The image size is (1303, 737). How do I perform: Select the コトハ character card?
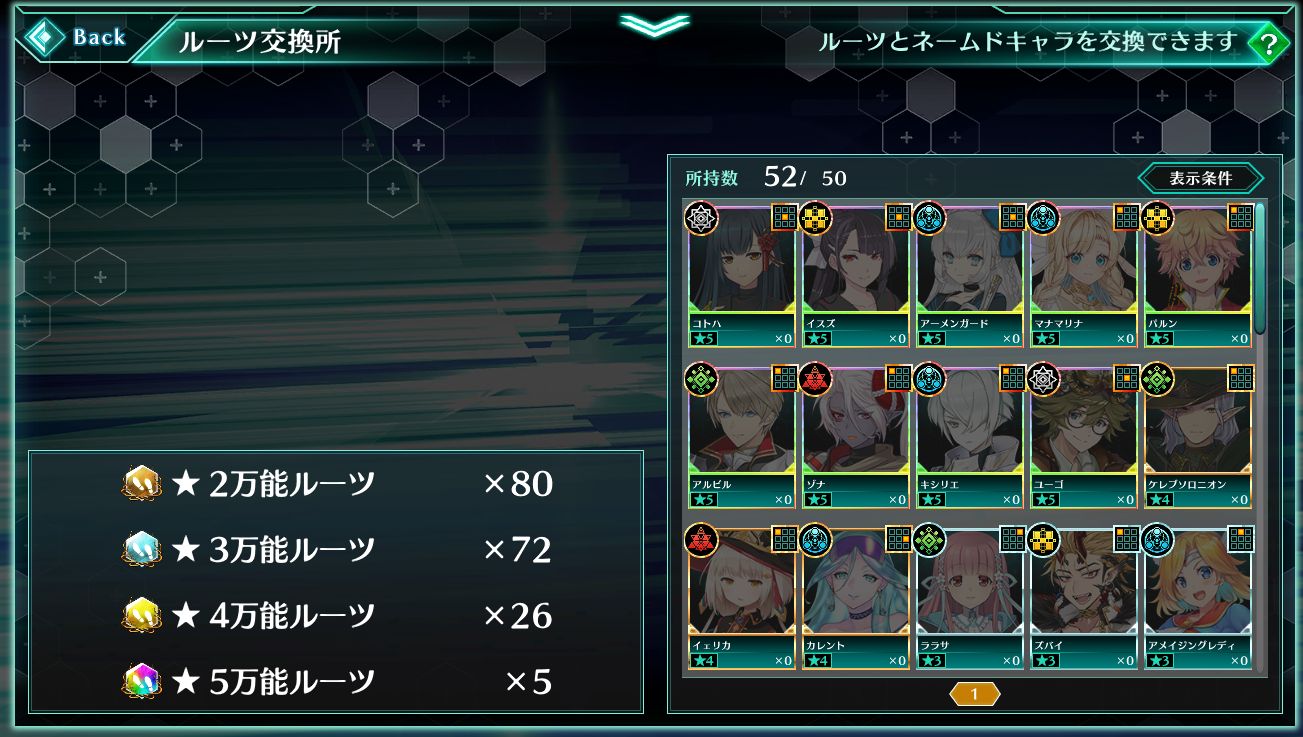[x=741, y=275]
